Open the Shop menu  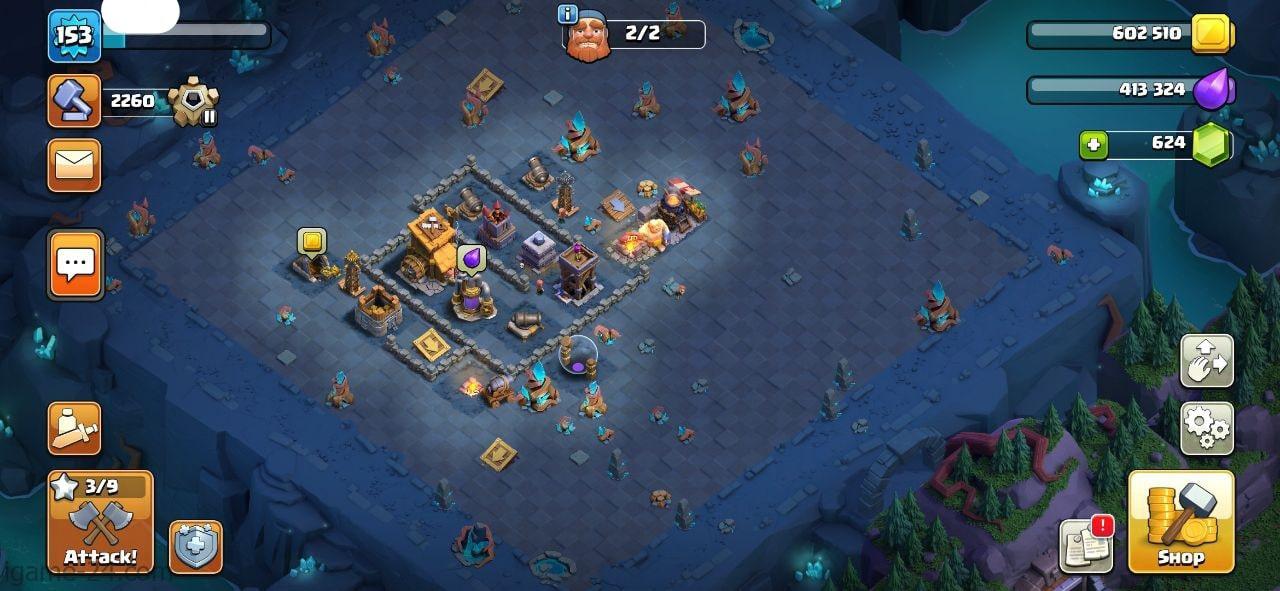click(1181, 521)
